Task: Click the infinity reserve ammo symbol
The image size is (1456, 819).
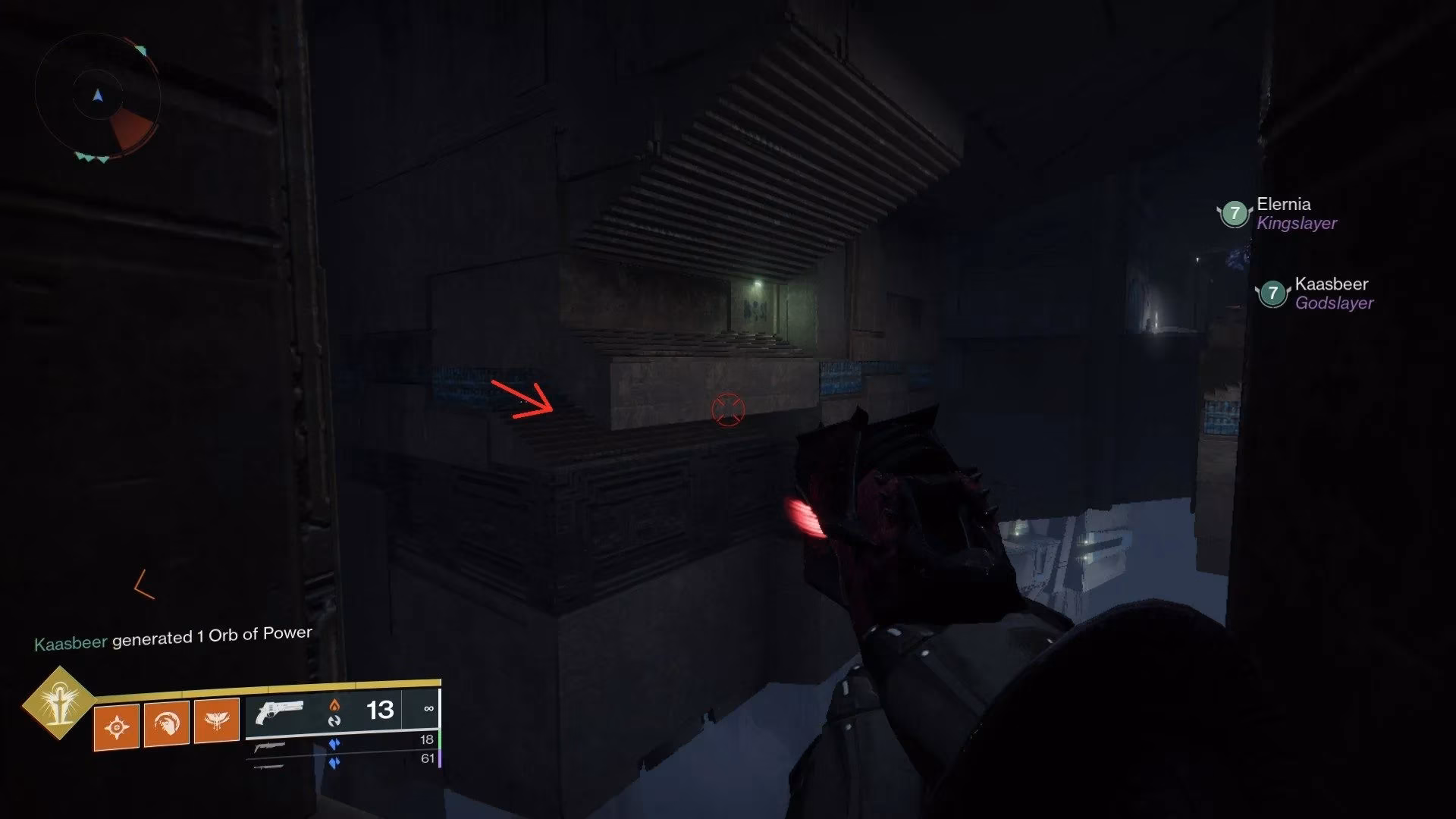Action: point(430,710)
